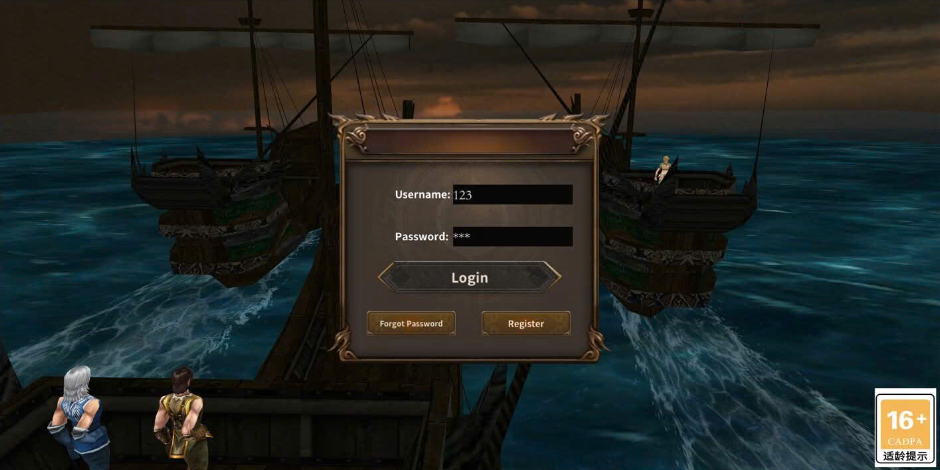
Task: Show the 16+ CADPA age rating notice
Action: (905, 427)
